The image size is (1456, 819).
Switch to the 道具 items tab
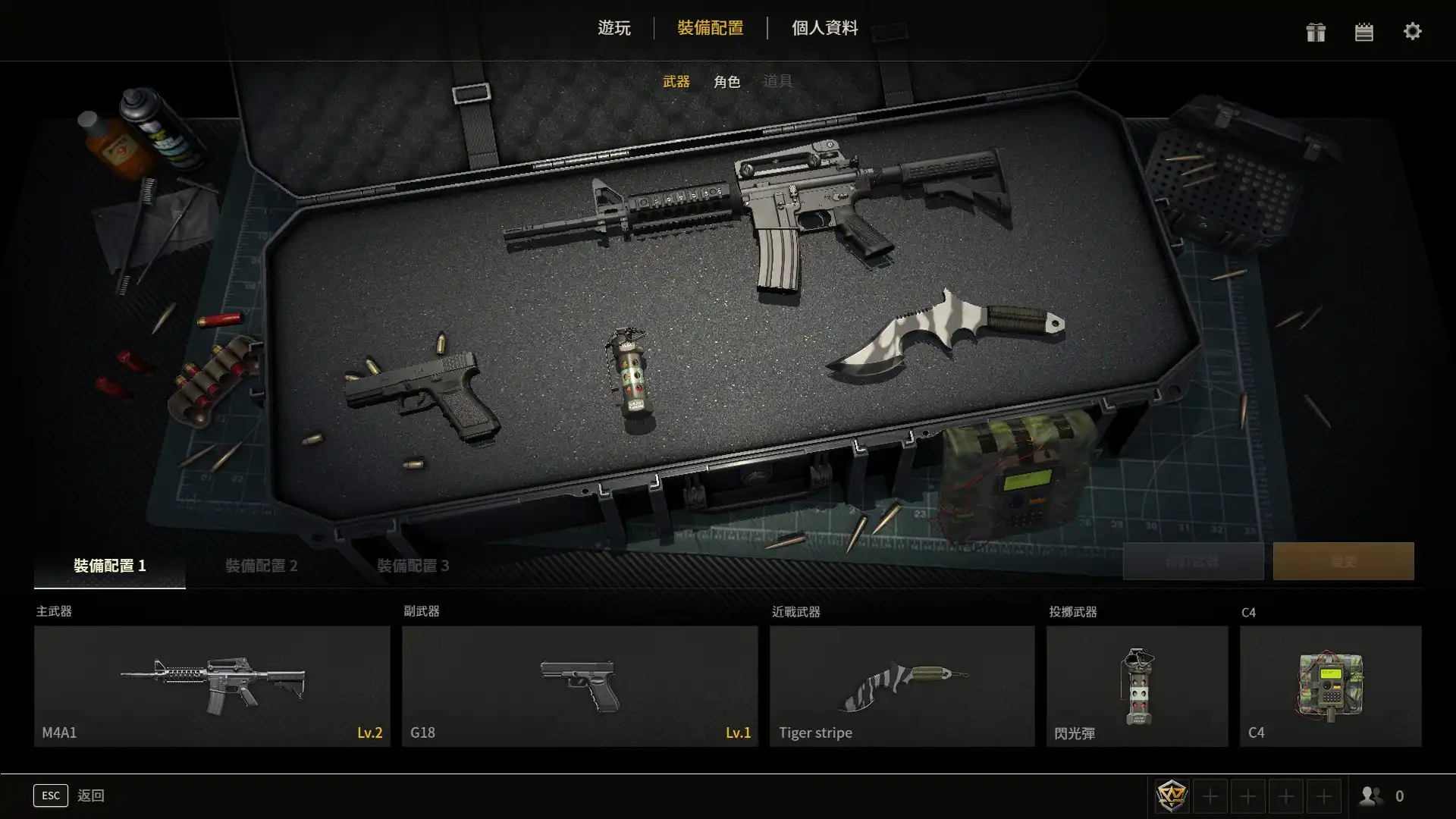[x=777, y=81]
